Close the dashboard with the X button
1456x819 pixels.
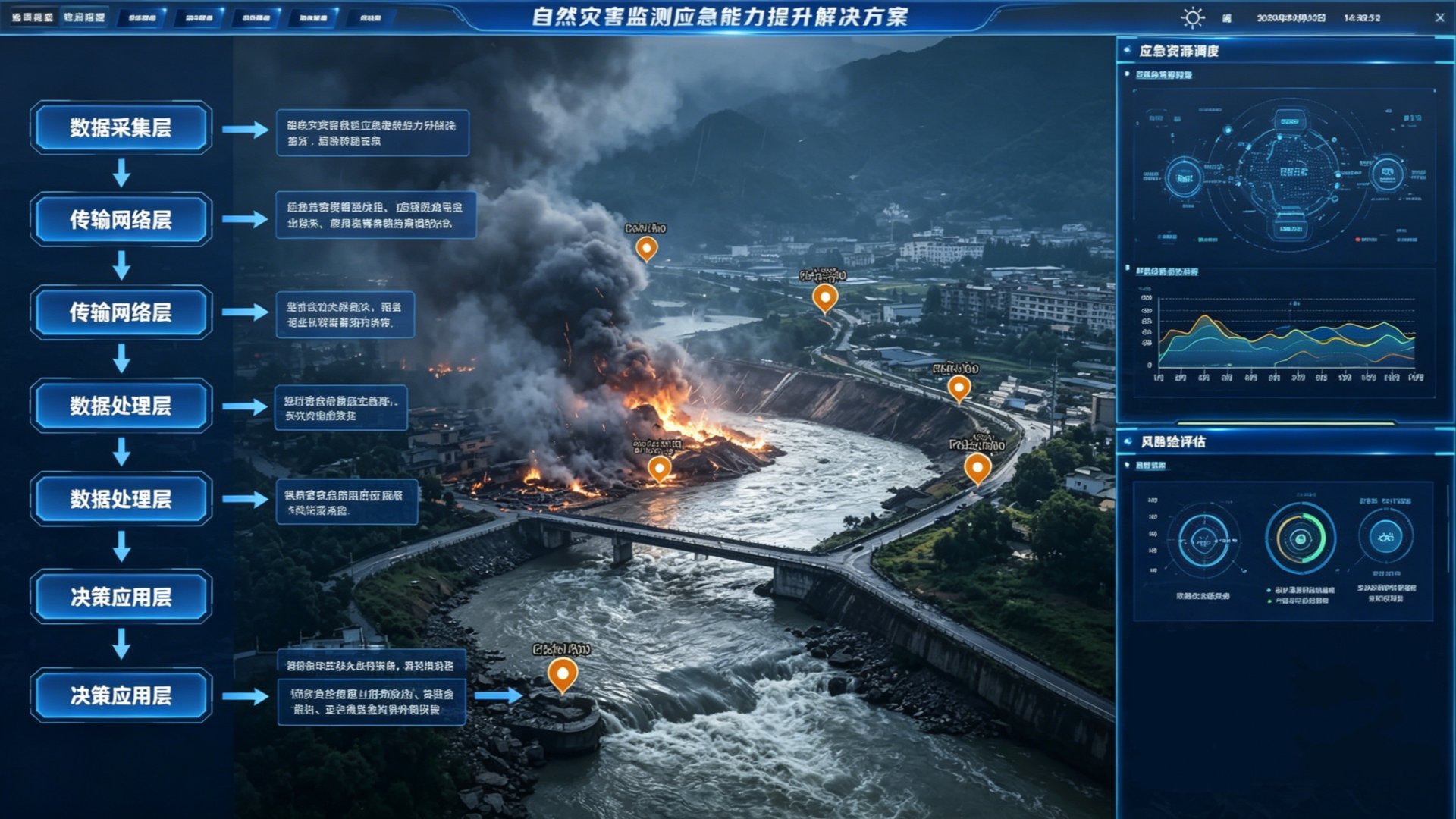[1439, 17]
